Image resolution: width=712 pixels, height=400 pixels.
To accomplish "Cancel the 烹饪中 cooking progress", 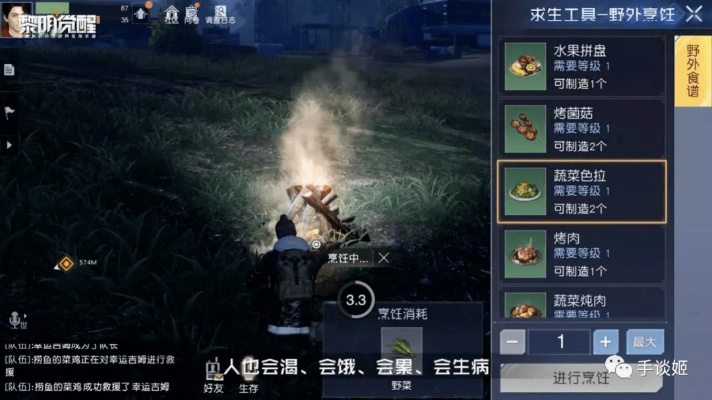I will [384, 258].
